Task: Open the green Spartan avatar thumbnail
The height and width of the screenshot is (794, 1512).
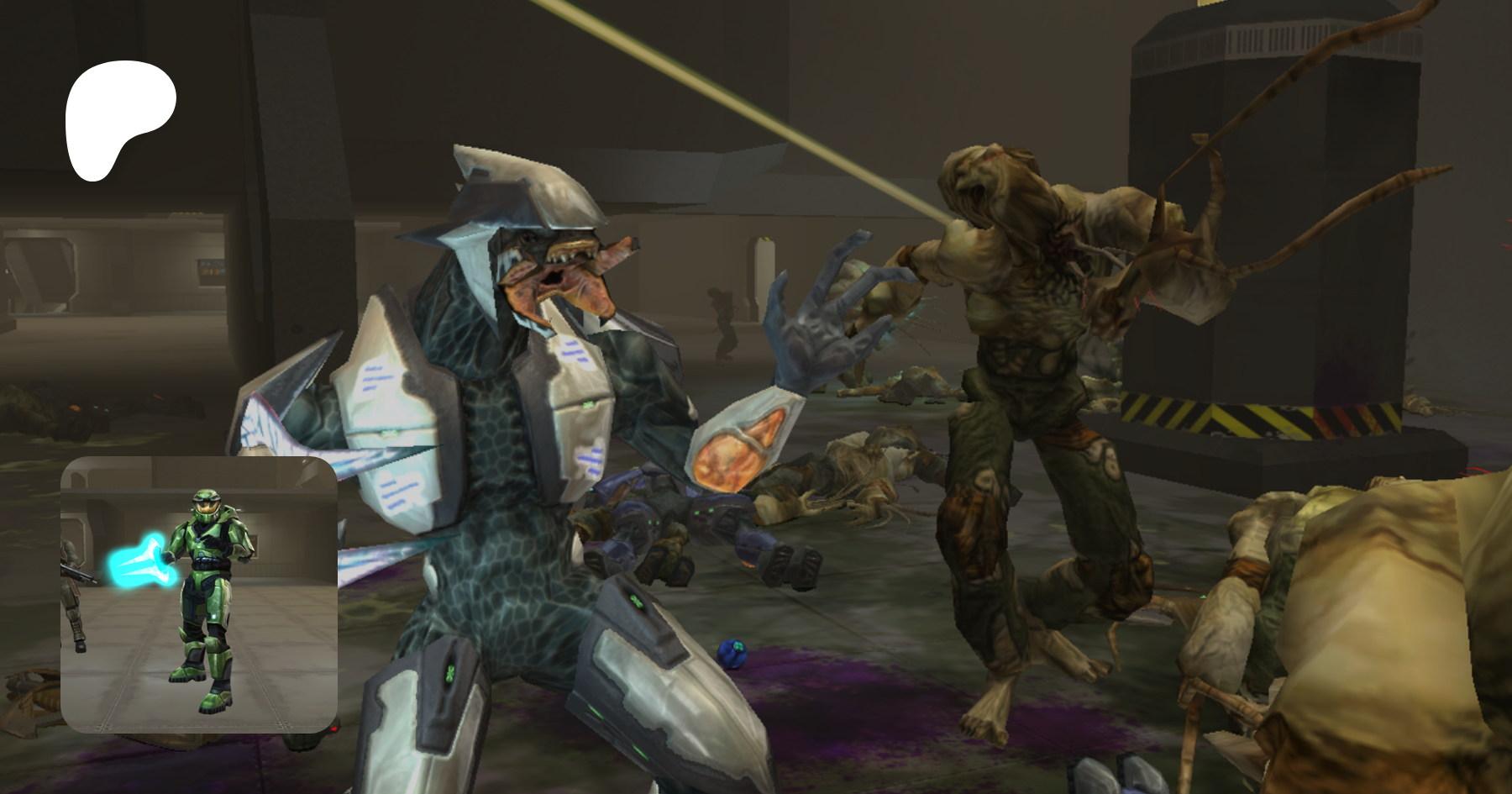Action: (x=199, y=594)
